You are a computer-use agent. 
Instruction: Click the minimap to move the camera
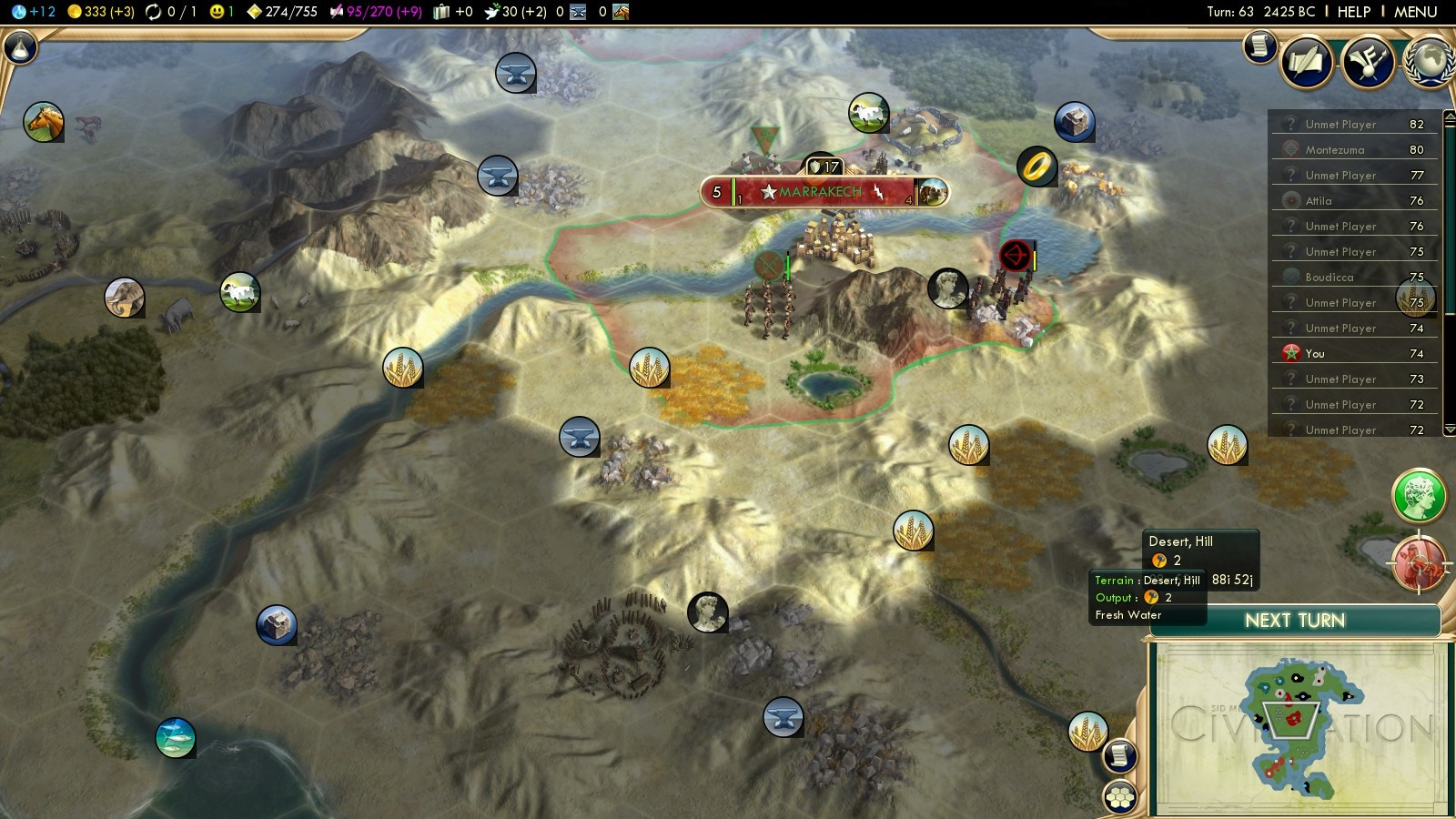(1297, 726)
